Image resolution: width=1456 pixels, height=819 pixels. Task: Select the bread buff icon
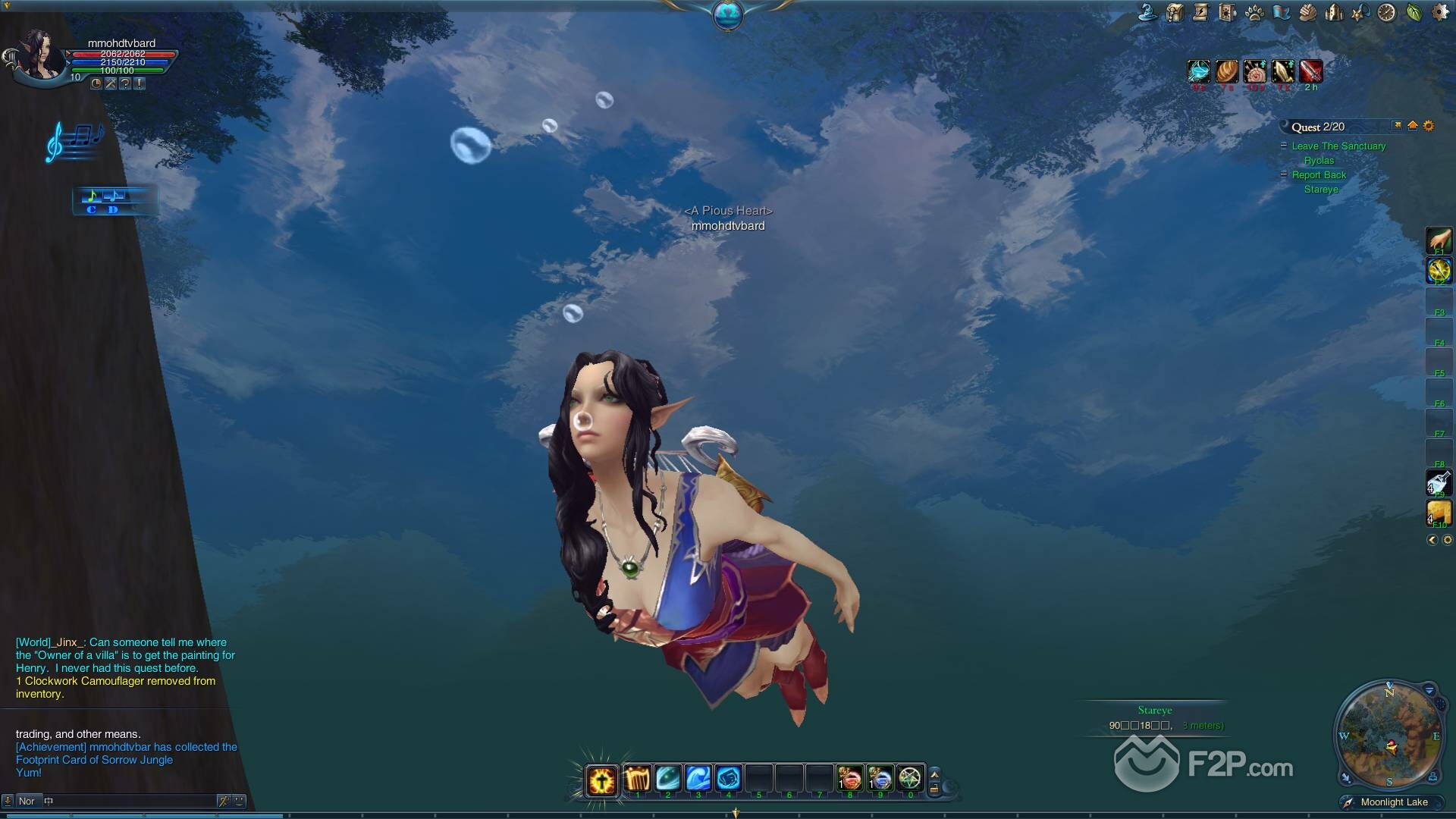[1226, 71]
